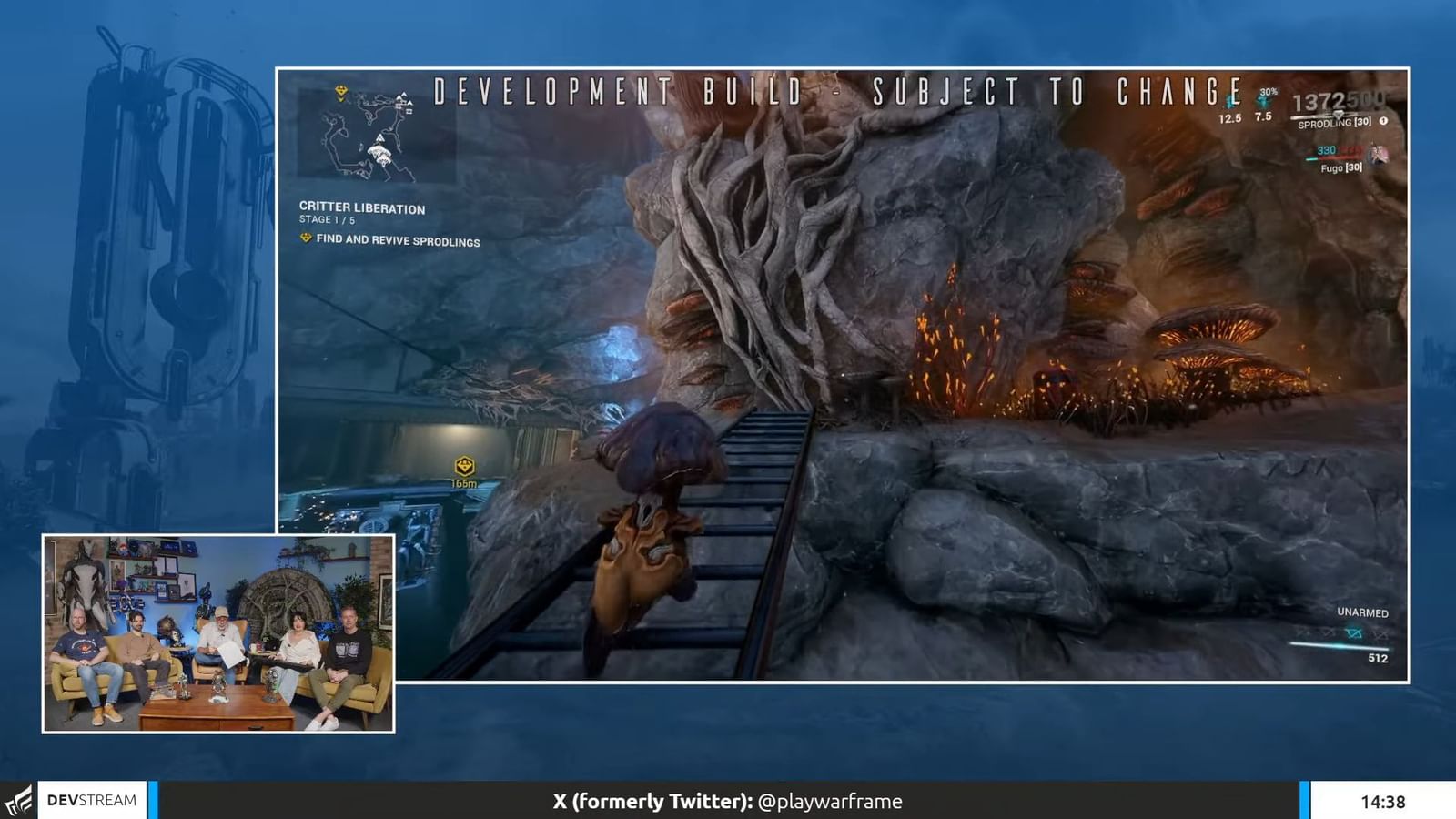
Task: Click the Fugo enemy portrait icon
Action: [1379, 155]
